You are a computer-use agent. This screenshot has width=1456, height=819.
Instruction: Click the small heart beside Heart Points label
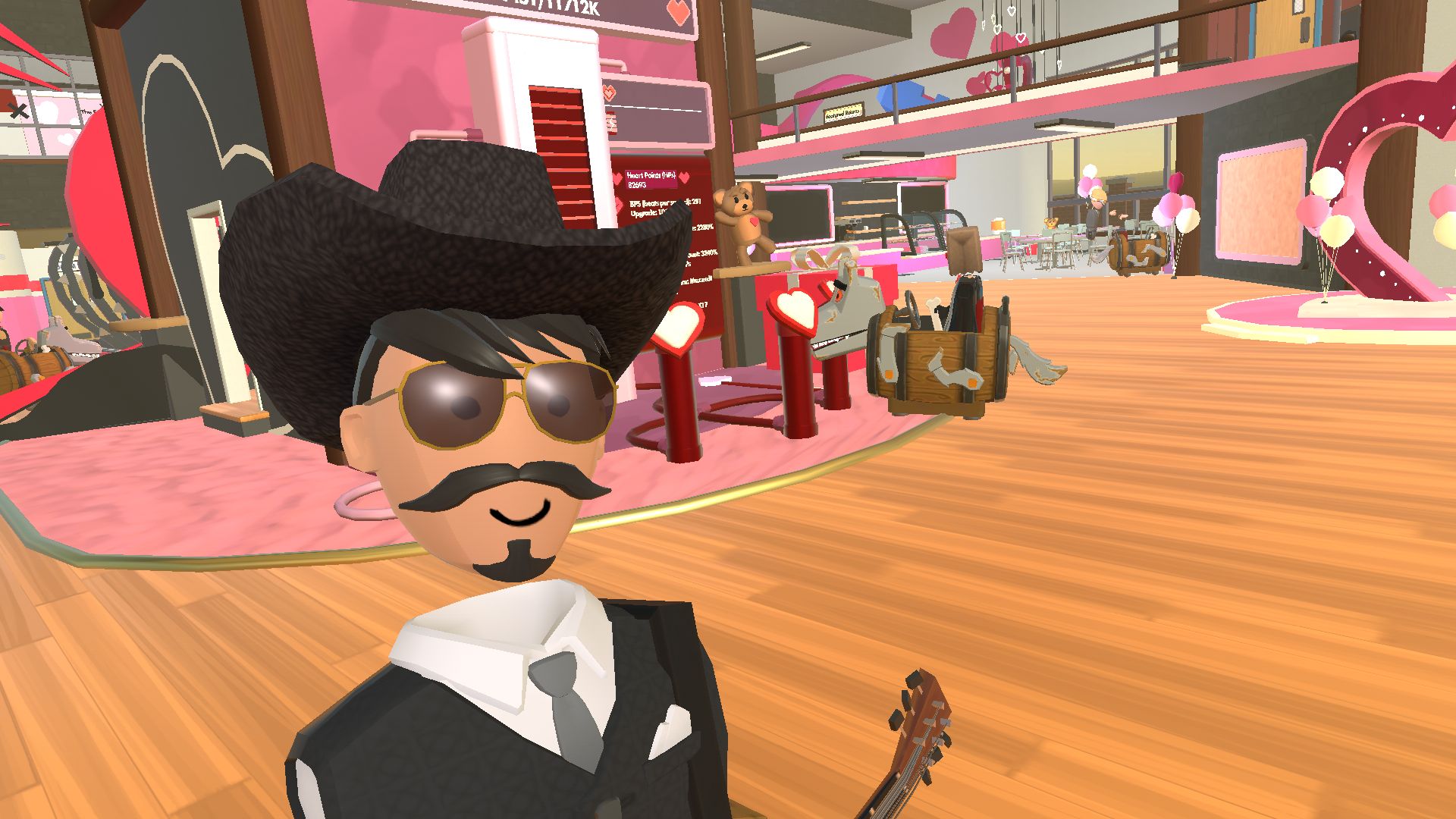pyautogui.click(x=684, y=178)
